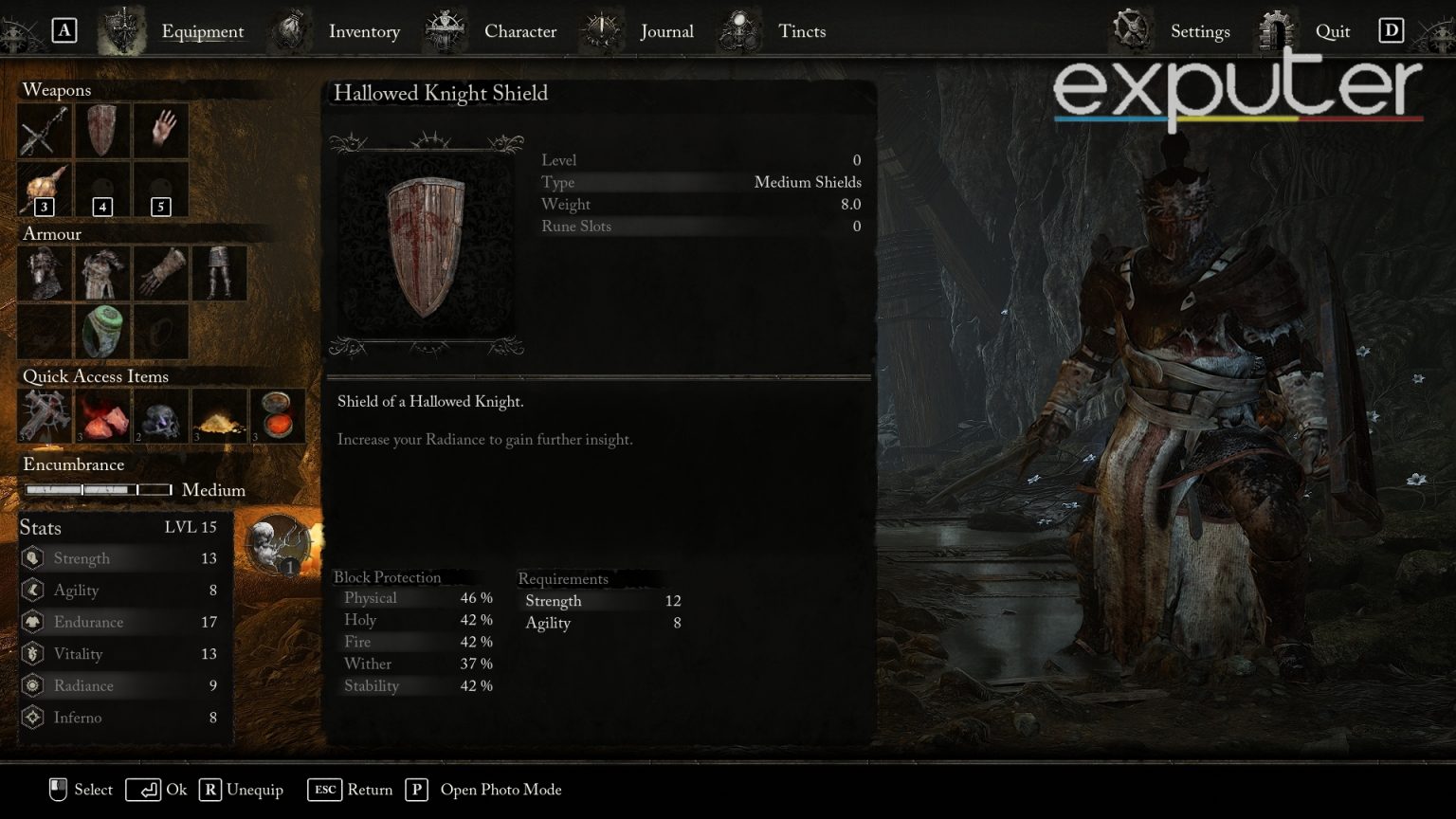Open the Journal tab
The height and width of the screenshot is (819, 1456).
666,31
